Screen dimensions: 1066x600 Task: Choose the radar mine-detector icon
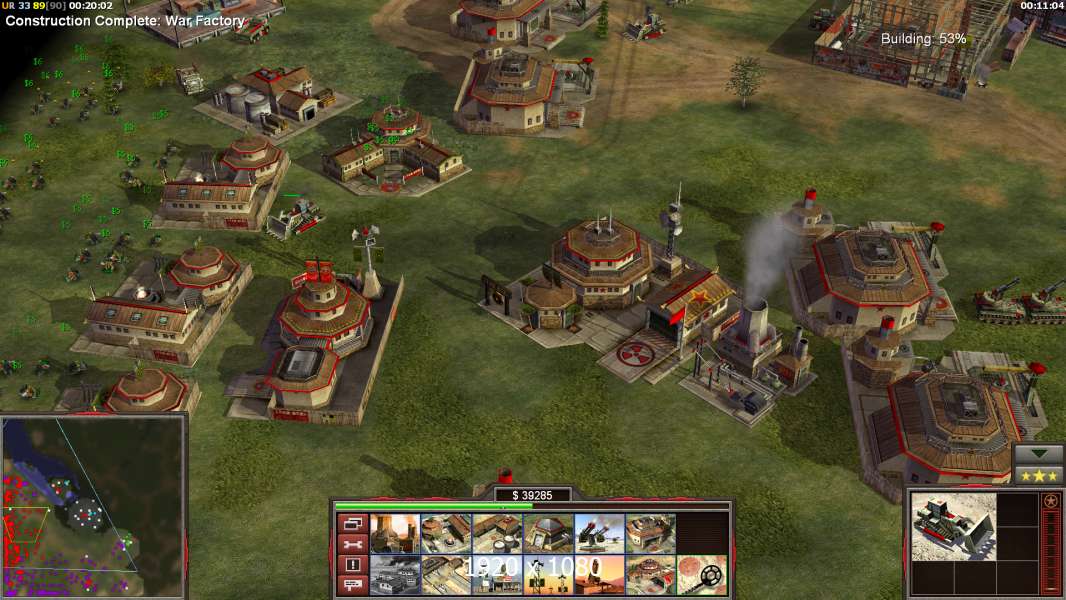[701, 575]
